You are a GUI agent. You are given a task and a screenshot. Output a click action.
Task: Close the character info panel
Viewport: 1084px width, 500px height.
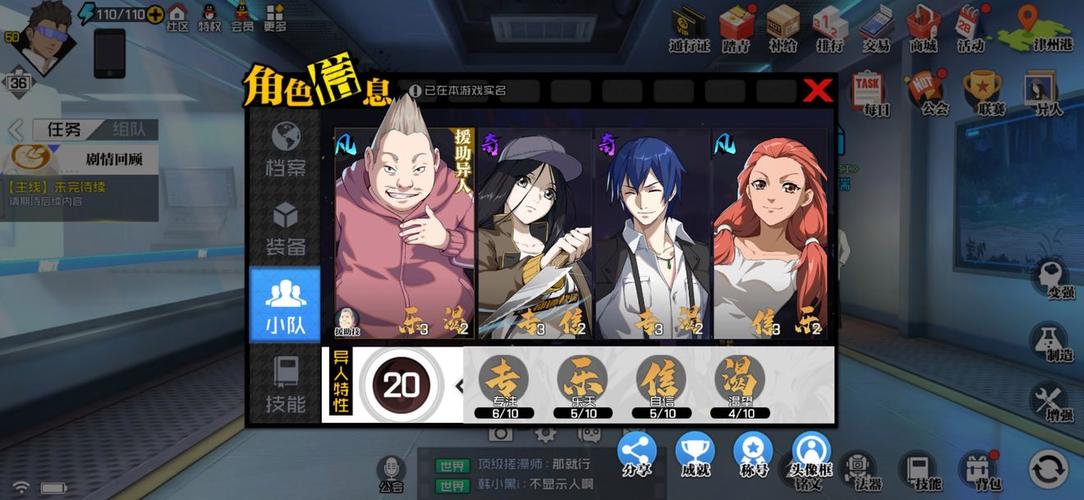818,90
